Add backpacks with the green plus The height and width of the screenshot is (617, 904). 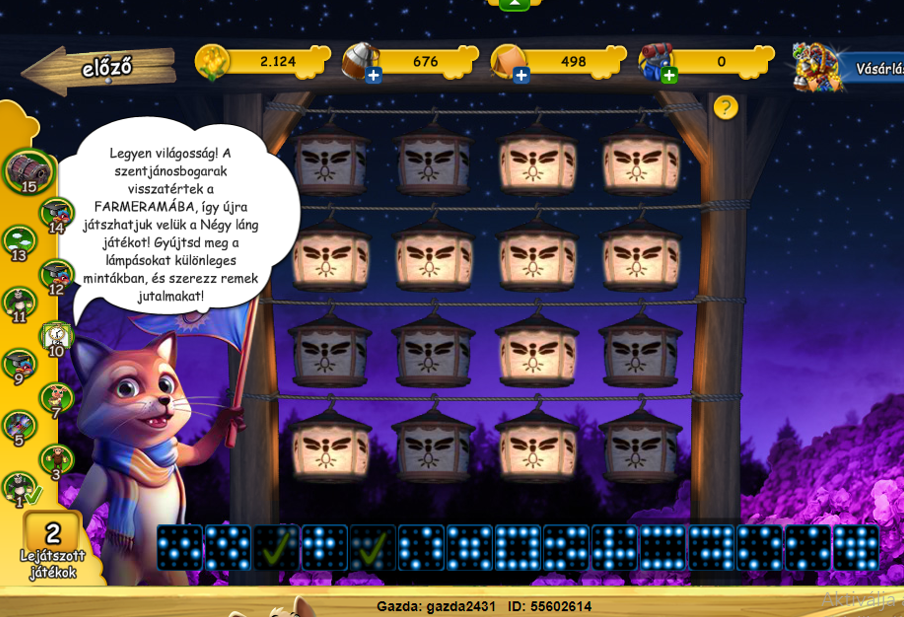(x=669, y=75)
